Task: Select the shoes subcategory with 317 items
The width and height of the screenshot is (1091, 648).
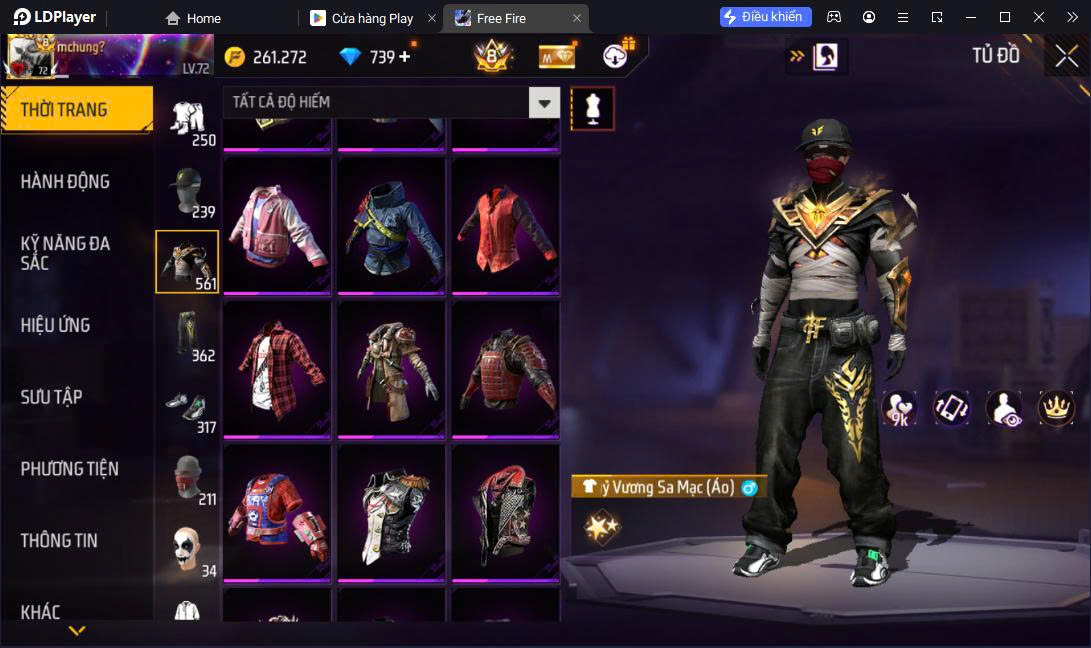Action: [187, 406]
